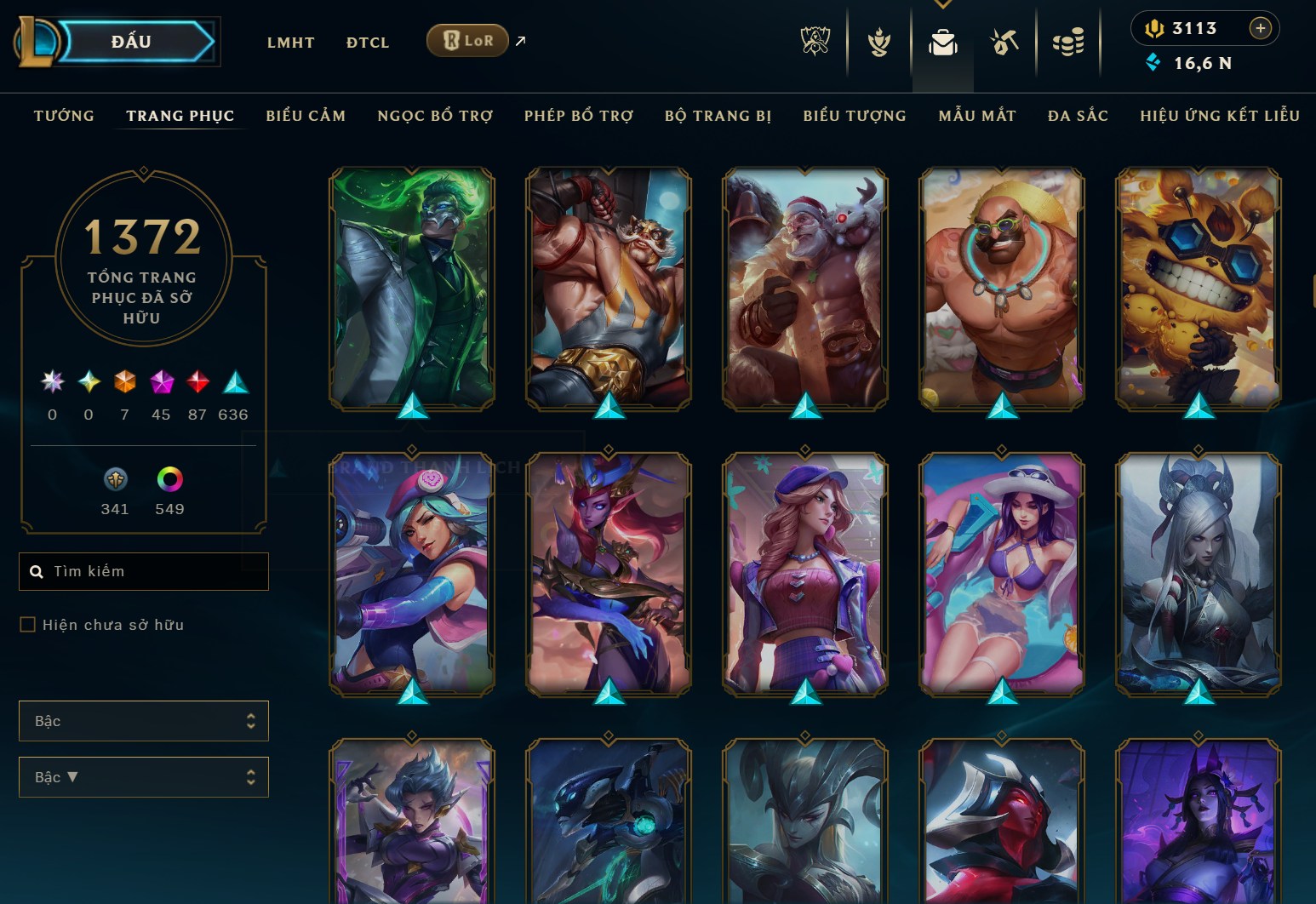
Task: Open the first 'Bậc' dropdown
Action: (143, 720)
